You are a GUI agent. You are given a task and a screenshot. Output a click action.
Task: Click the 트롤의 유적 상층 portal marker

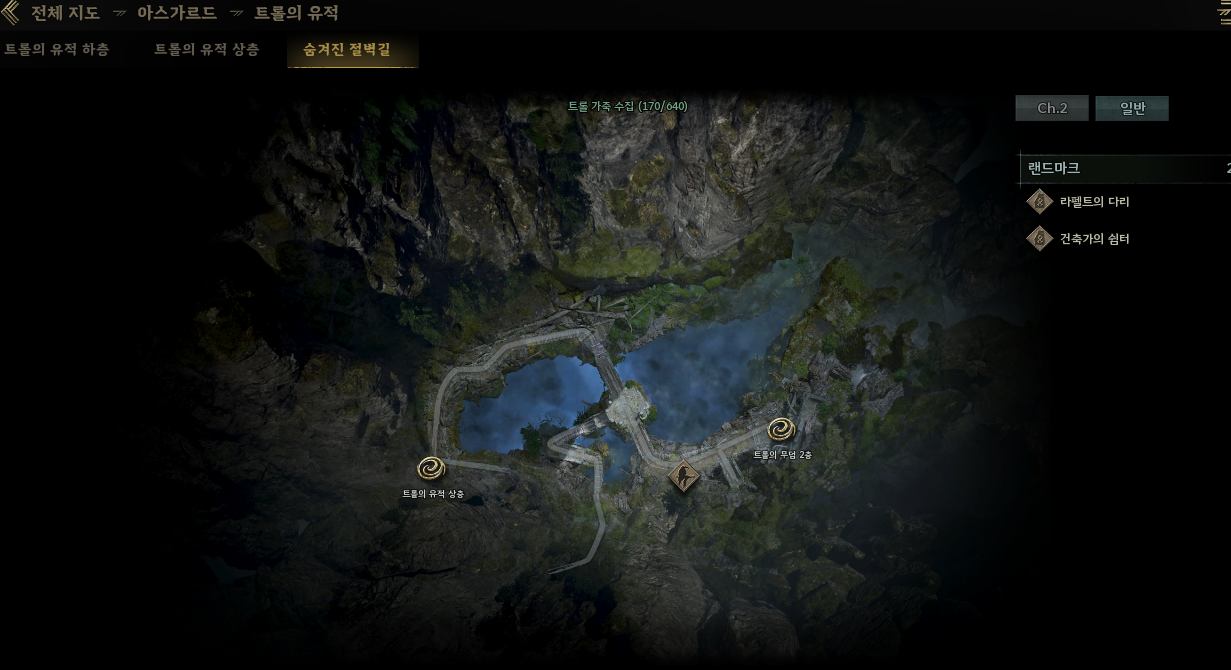click(x=432, y=468)
